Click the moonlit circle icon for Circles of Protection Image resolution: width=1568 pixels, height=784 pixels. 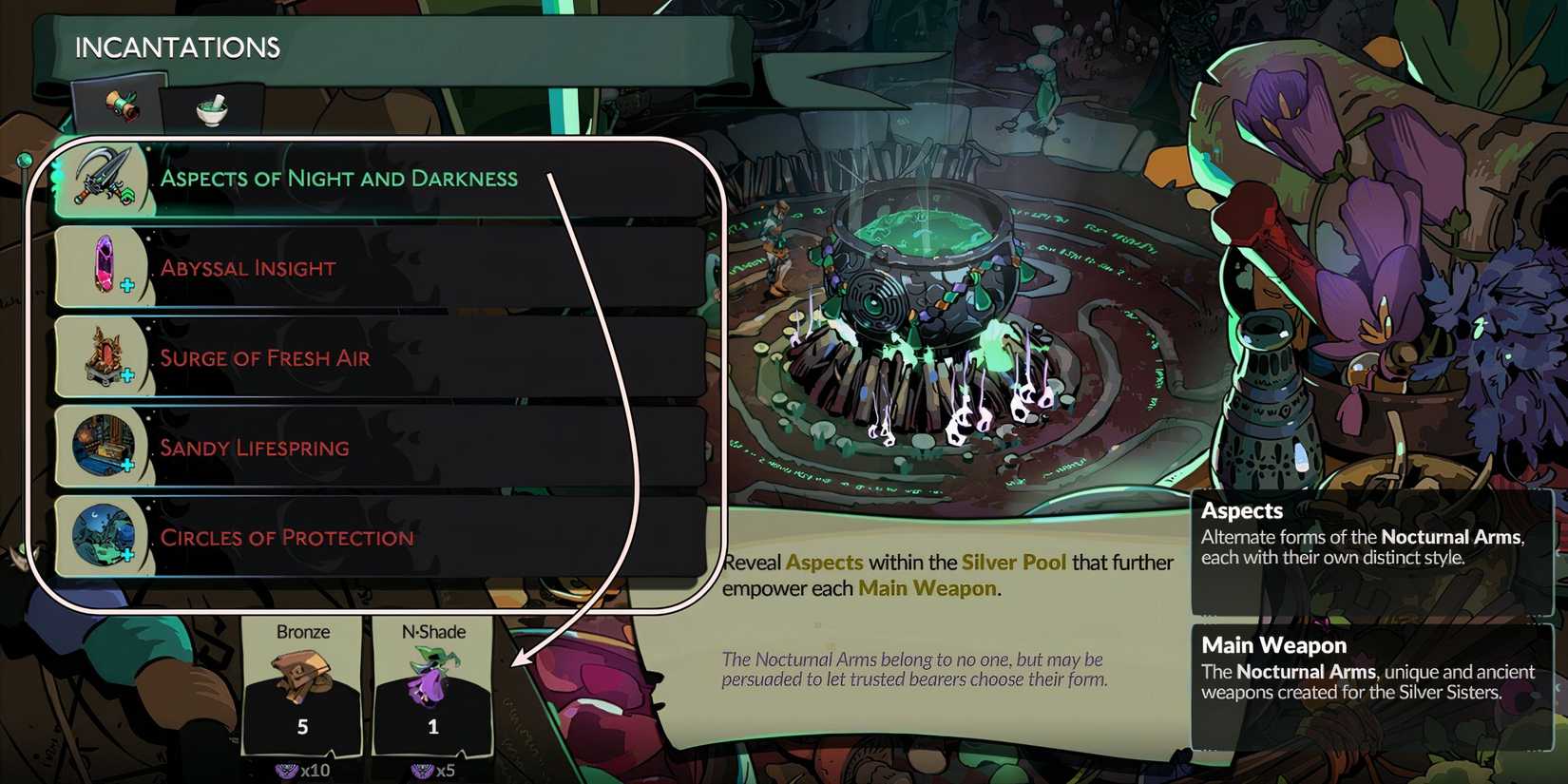106,536
